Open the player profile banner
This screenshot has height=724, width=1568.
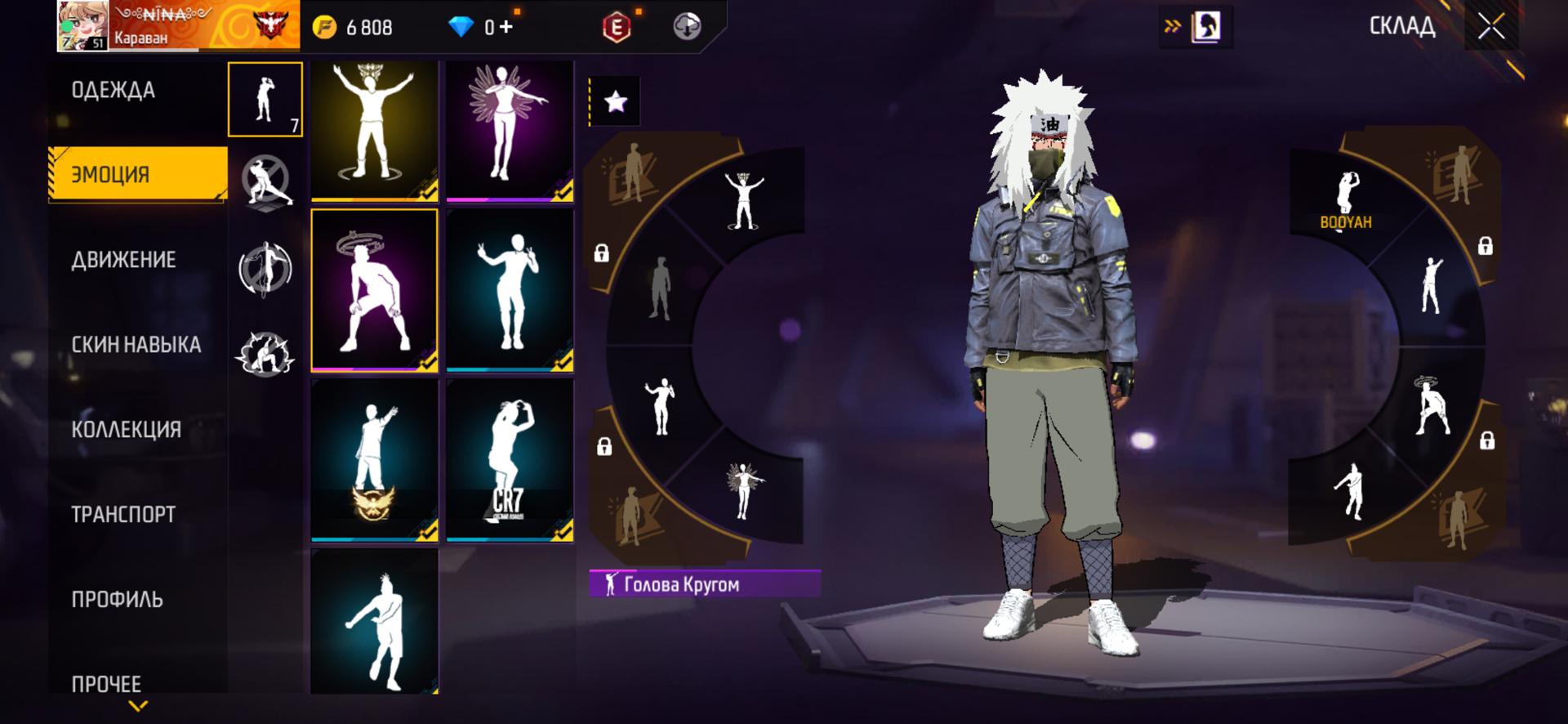(178, 27)
